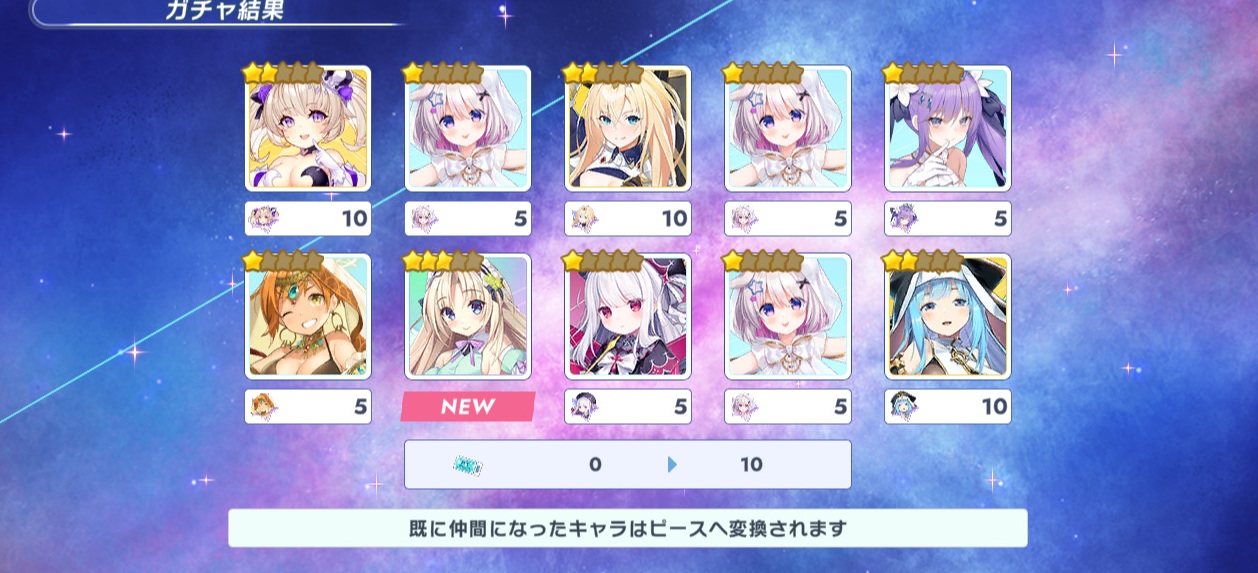This screenshot has height=573, width=1258.
Task: Select the blonde twin-tail girl with purple bows card
Action: [308, 129]
